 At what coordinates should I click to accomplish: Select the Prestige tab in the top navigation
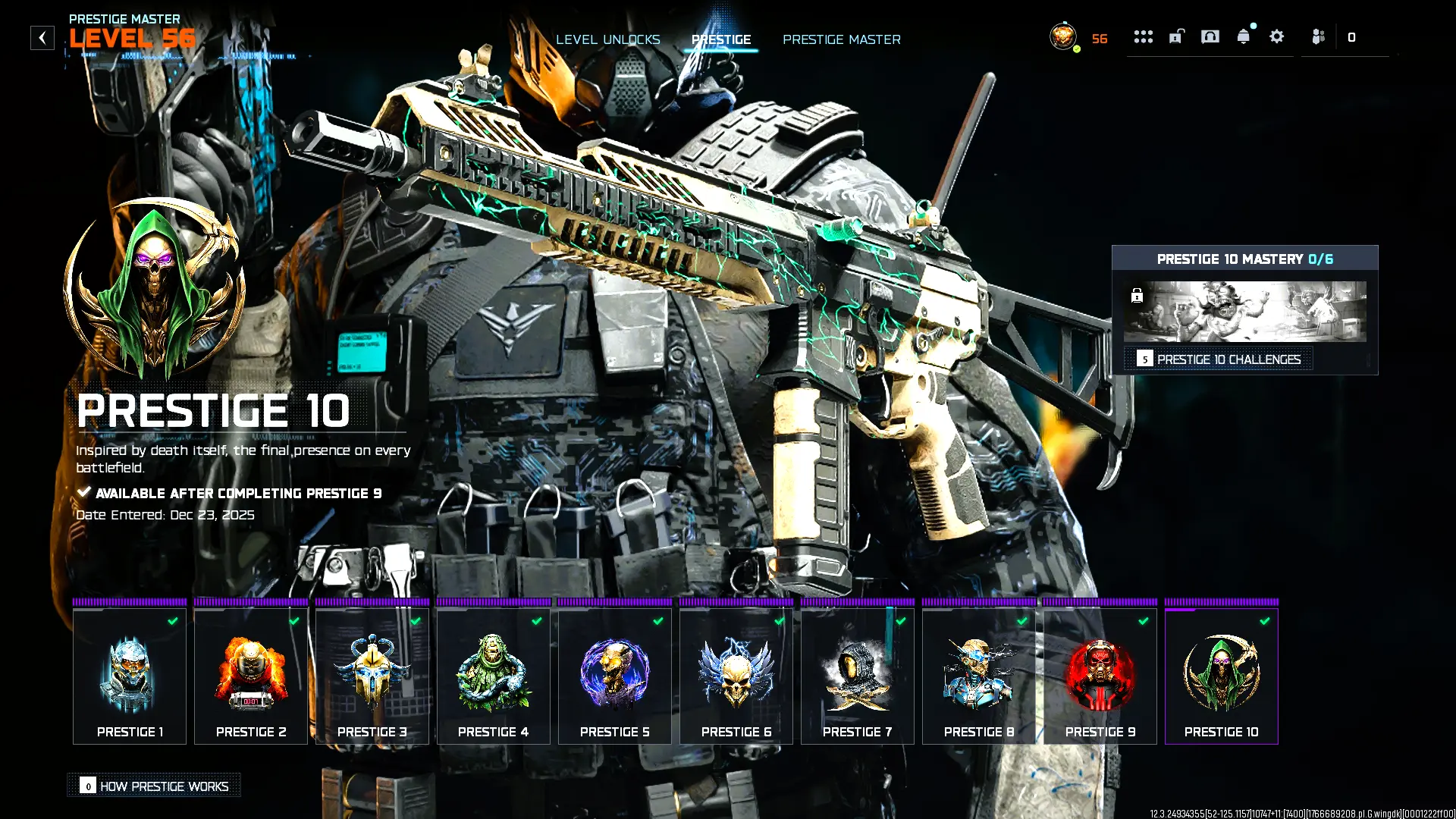(x=721, y=39)
